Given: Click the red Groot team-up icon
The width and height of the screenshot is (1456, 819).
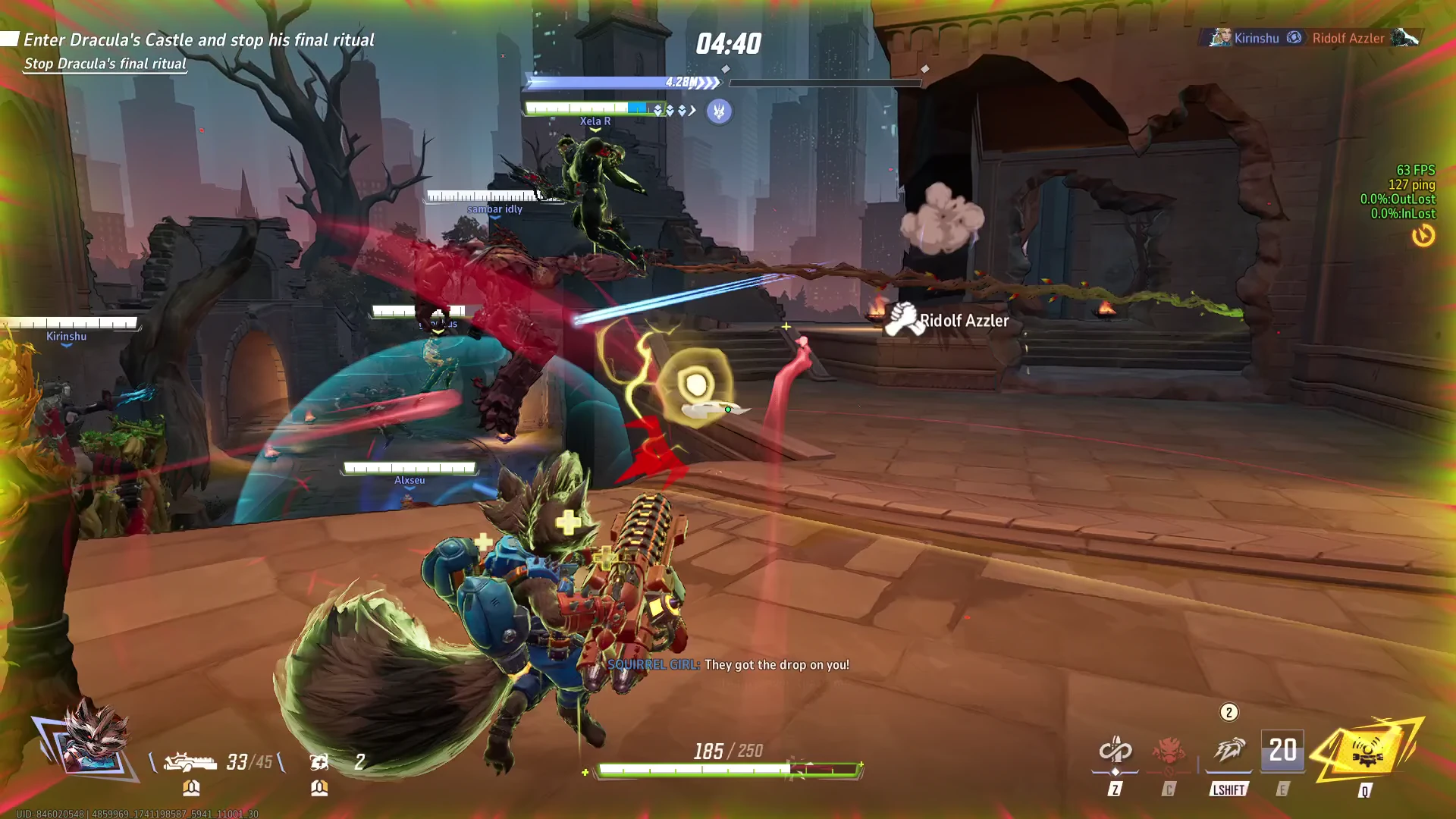Looking at the screenshot, I should click(1169, 752).
